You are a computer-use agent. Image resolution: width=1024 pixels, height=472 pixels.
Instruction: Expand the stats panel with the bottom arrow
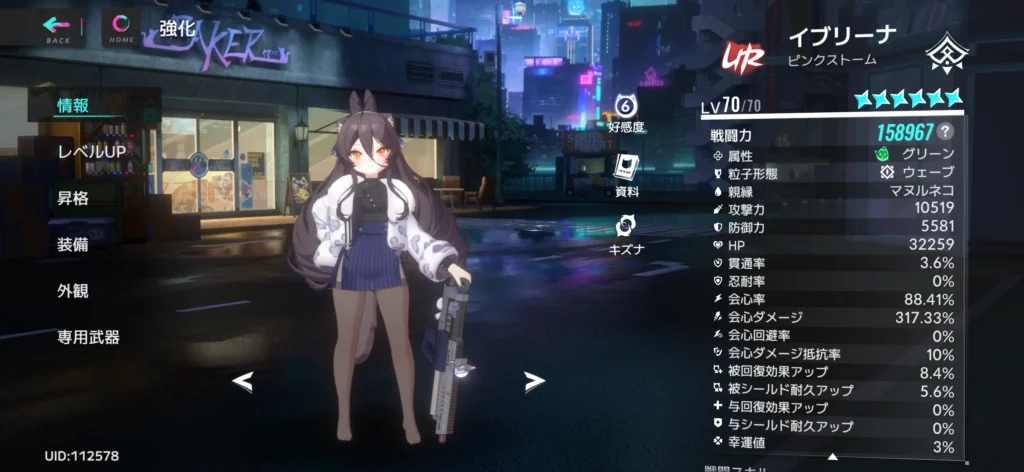832,457
